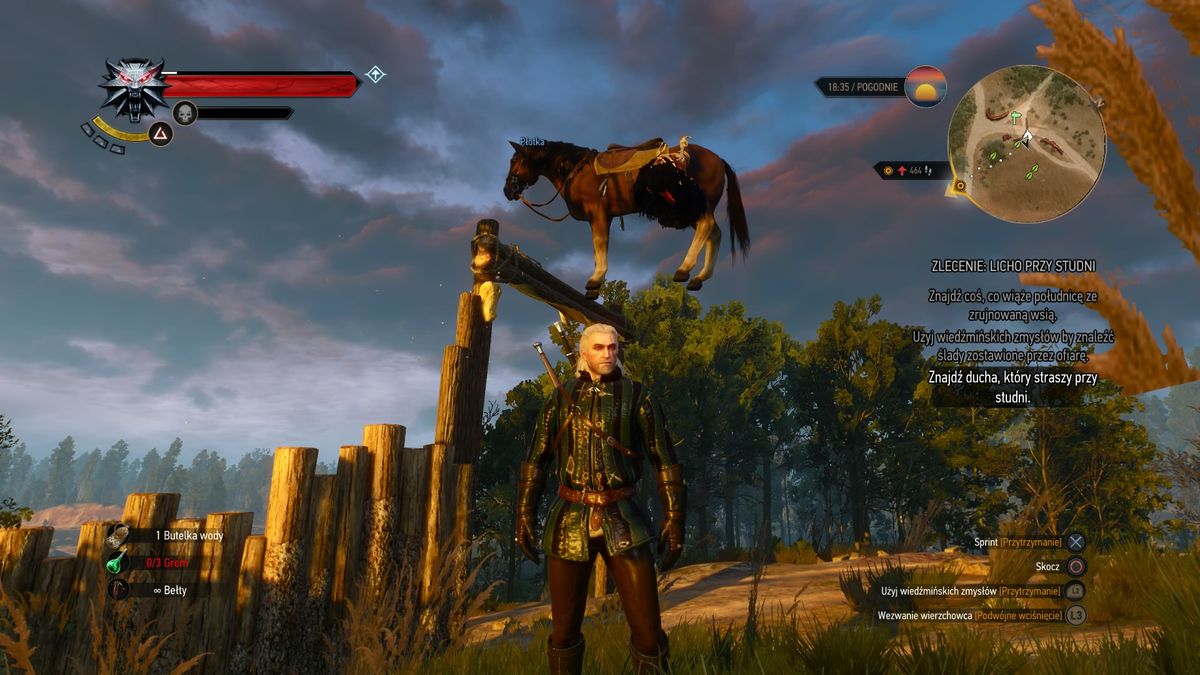Screen dimensions: 1200x675
Task: Open the circular minimap
Action: coord(1026,142)
